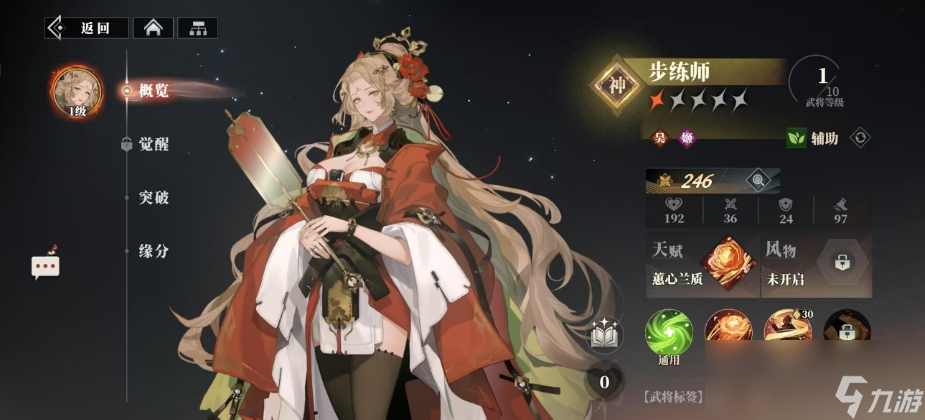925x420 pixels.
Task: Open the book icon beside the hero
Action: coord(604,337)
